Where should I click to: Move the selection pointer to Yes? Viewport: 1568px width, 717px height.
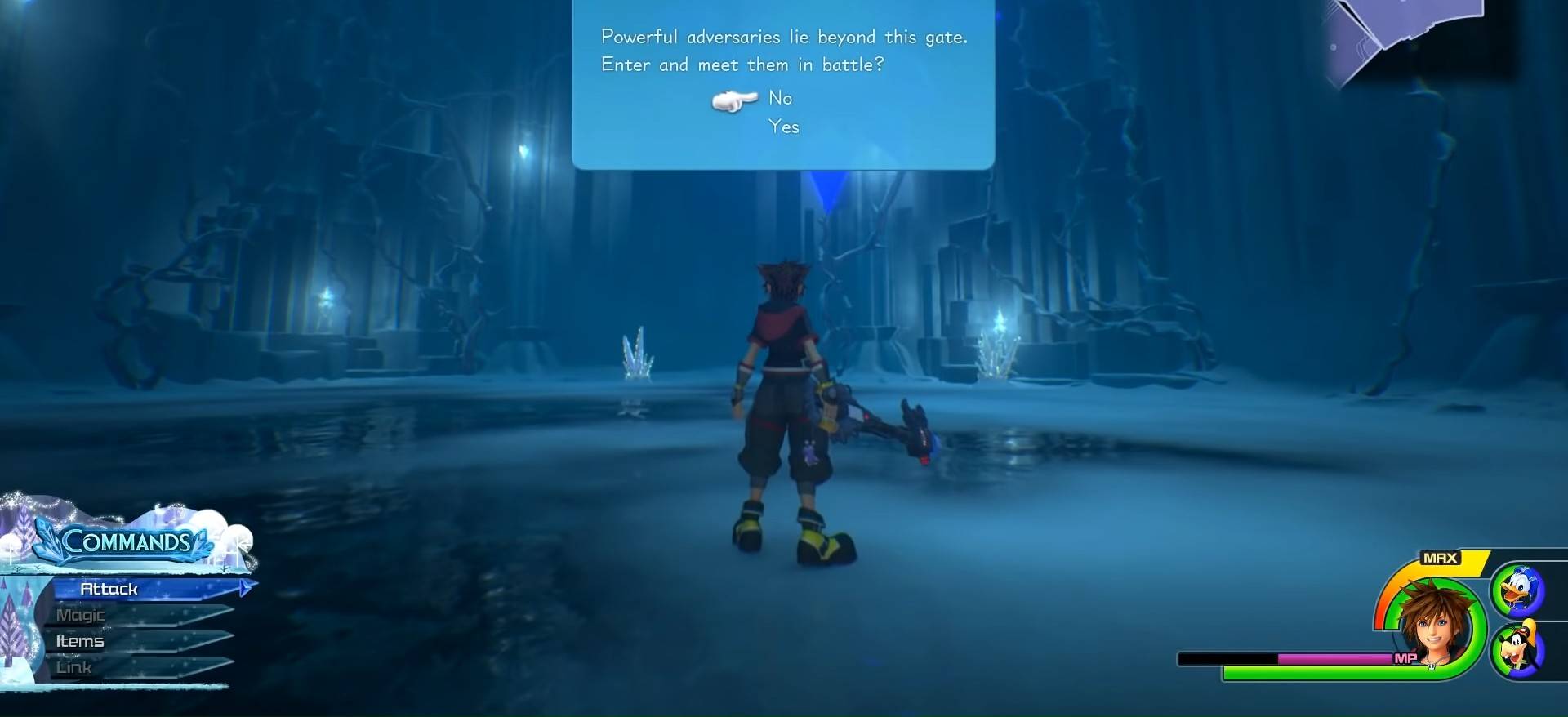tap(784, 127)
